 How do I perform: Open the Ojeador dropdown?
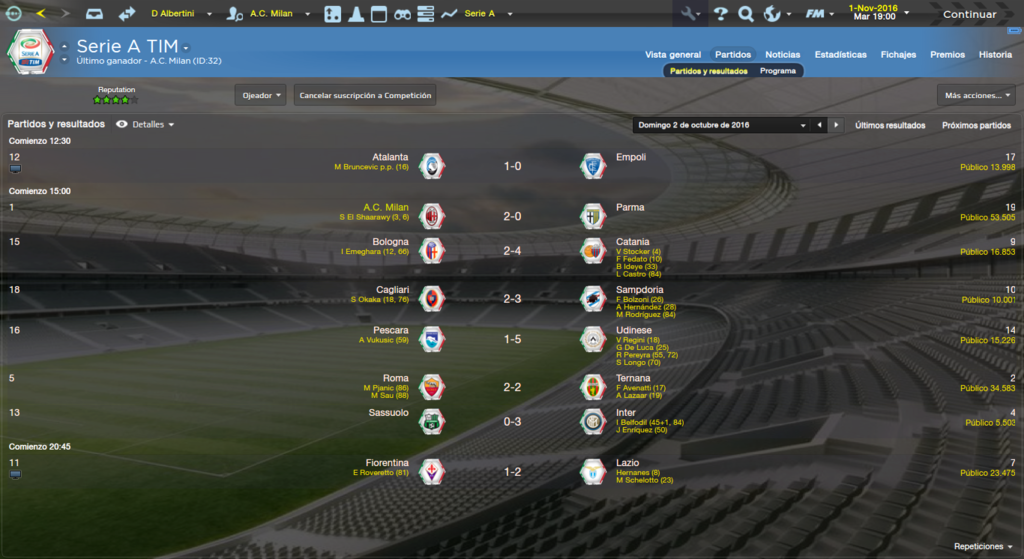(261, 95)
